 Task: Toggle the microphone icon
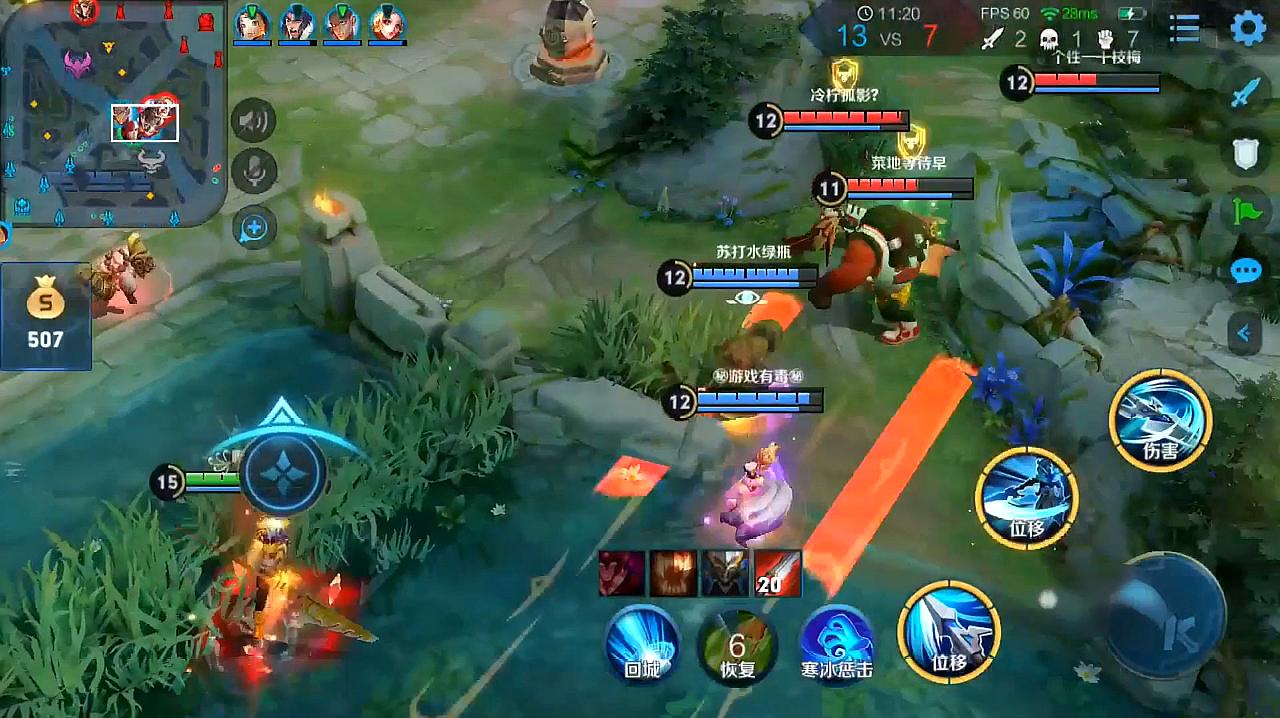click(254, 172)
